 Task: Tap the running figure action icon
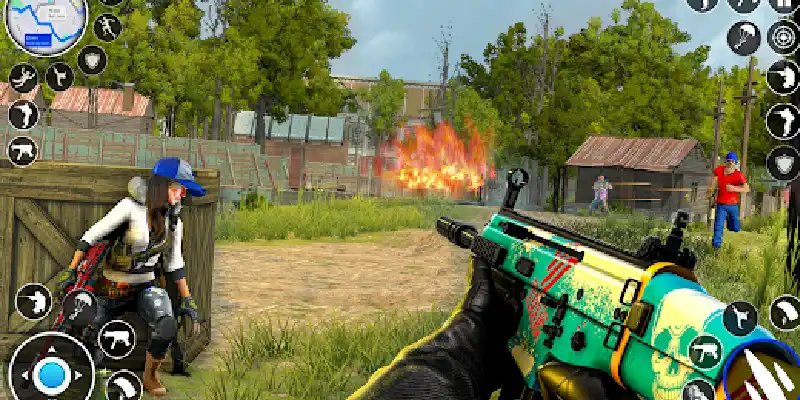(x=107, y=27)
